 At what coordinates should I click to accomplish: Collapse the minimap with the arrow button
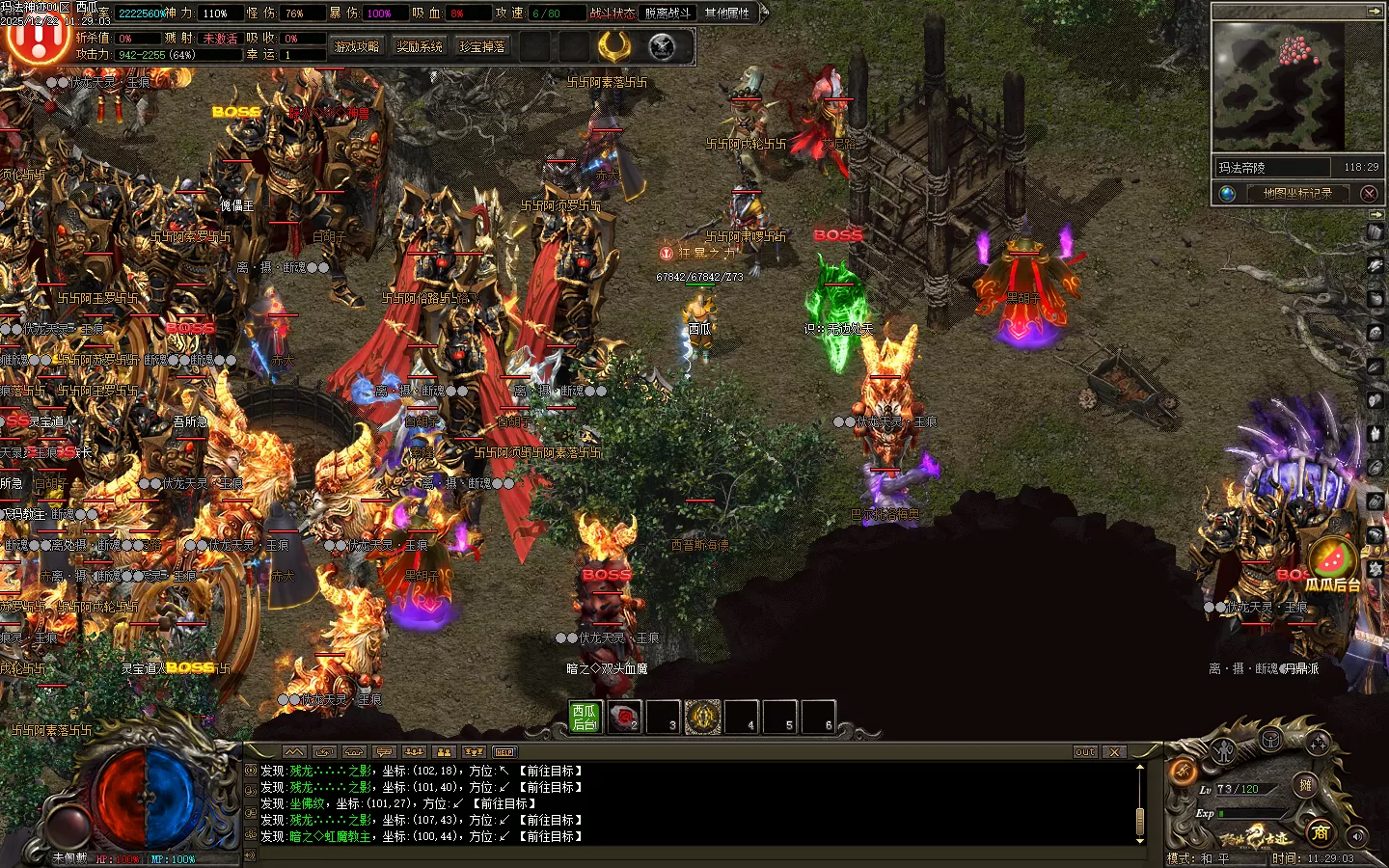tap(1374, 11)
